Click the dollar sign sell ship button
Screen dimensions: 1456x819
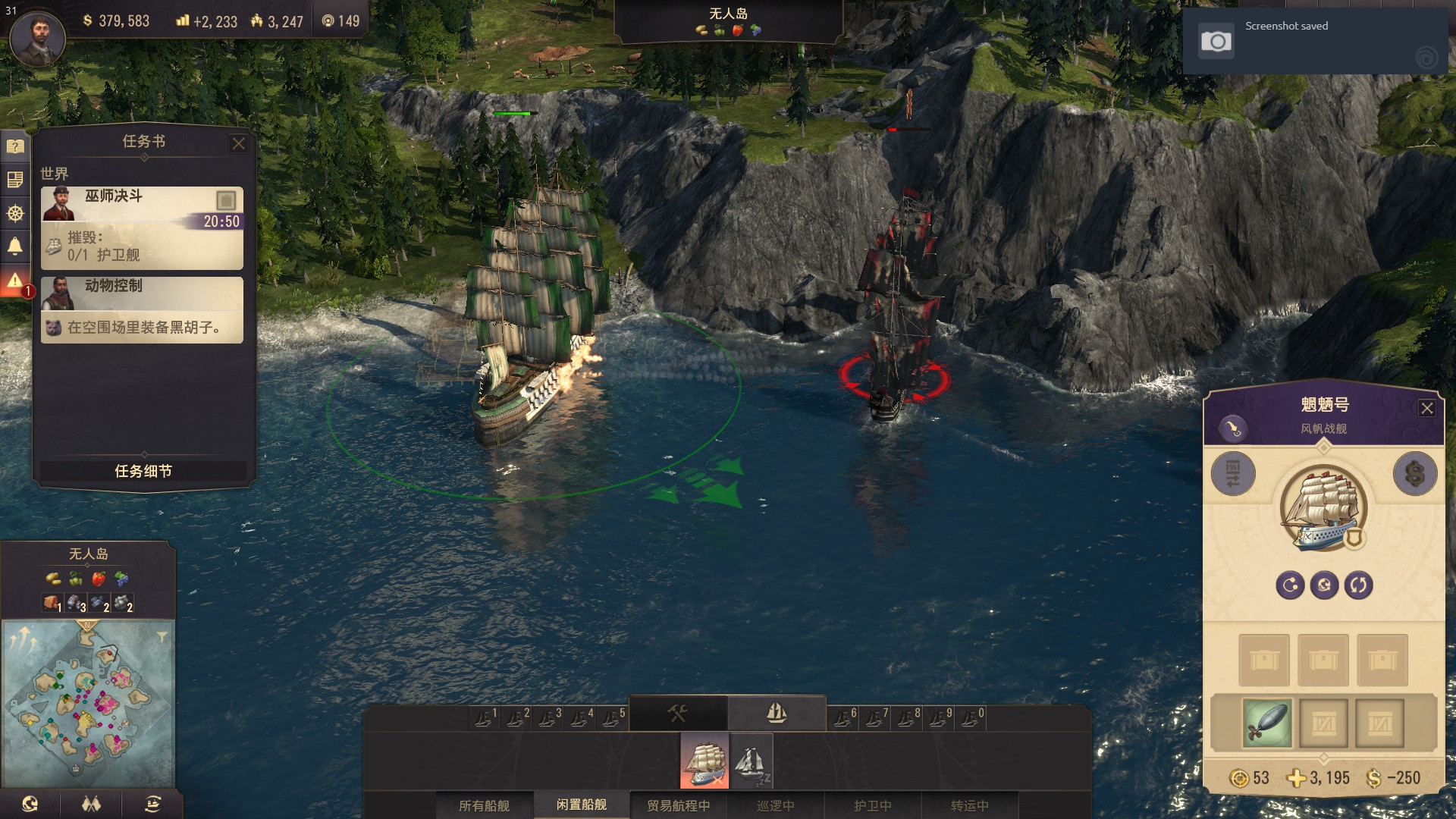click(x=1414, y=474)
